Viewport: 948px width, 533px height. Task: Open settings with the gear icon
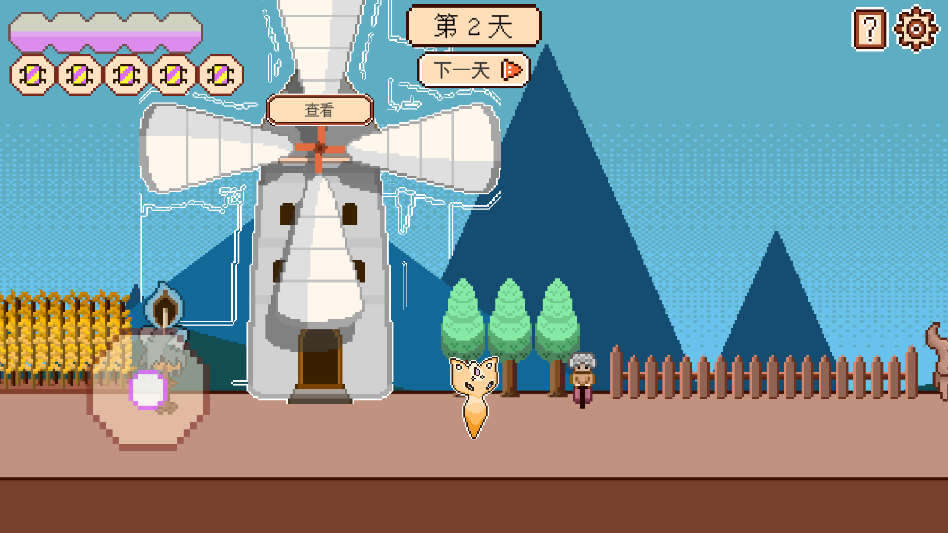(x=915, y=29)
